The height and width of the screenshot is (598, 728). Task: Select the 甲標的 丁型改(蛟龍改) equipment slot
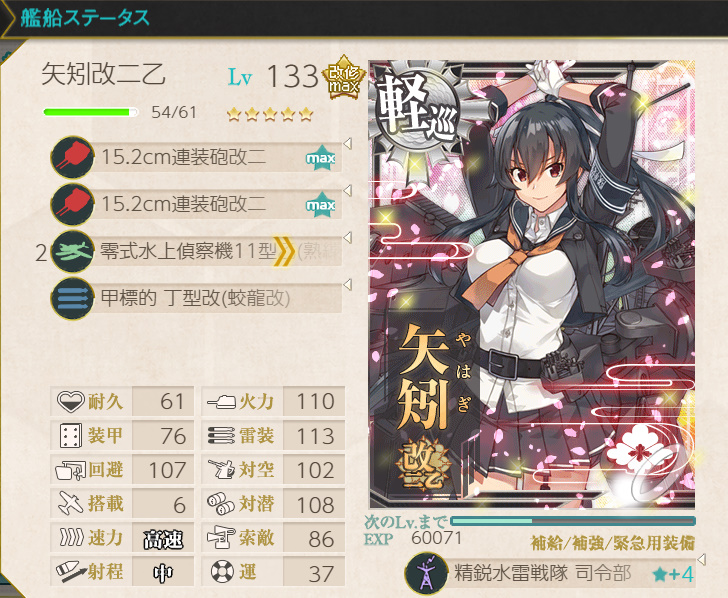195,297
